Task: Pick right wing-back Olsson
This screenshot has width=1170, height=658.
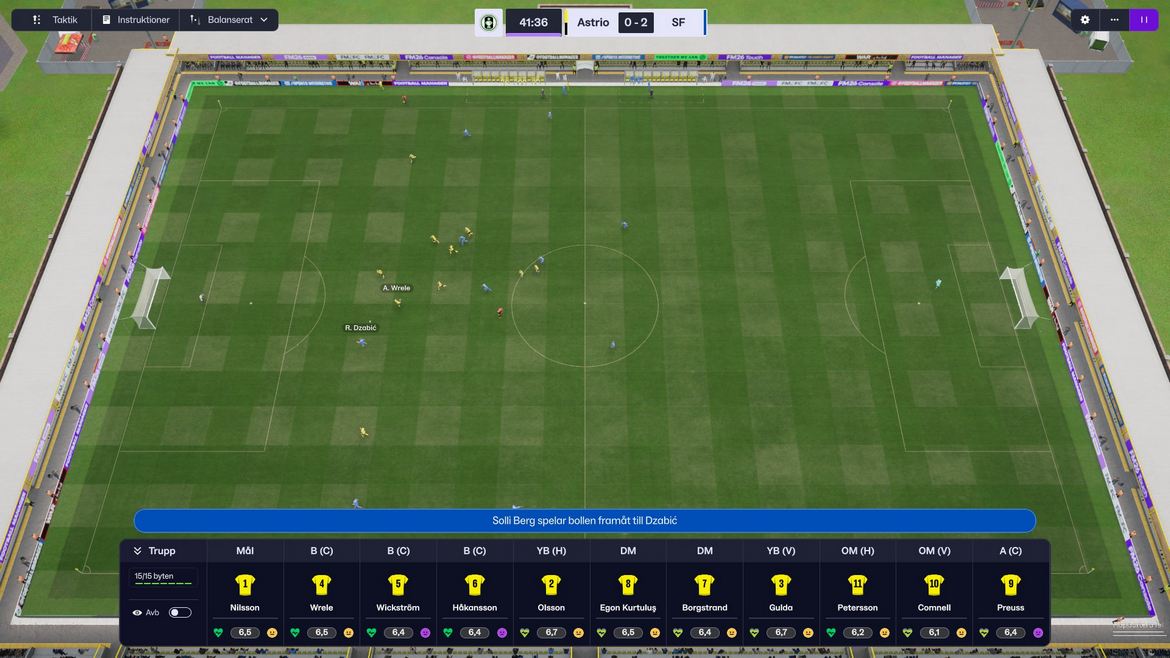Action: [x=551, y=593]
